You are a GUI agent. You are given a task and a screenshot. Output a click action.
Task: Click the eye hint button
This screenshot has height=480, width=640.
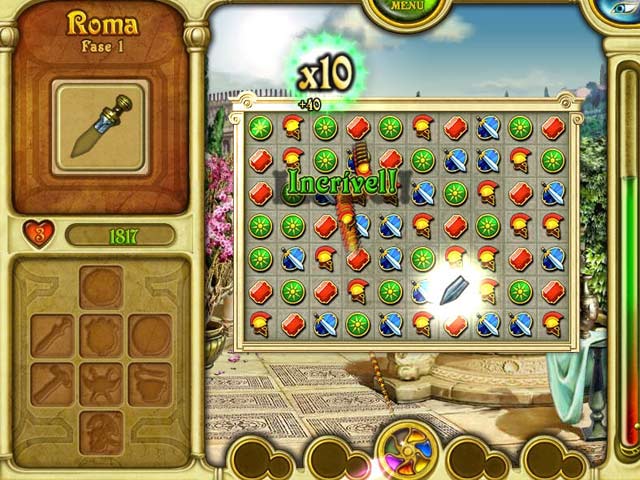pyautogui.click(x=622, y=8)
